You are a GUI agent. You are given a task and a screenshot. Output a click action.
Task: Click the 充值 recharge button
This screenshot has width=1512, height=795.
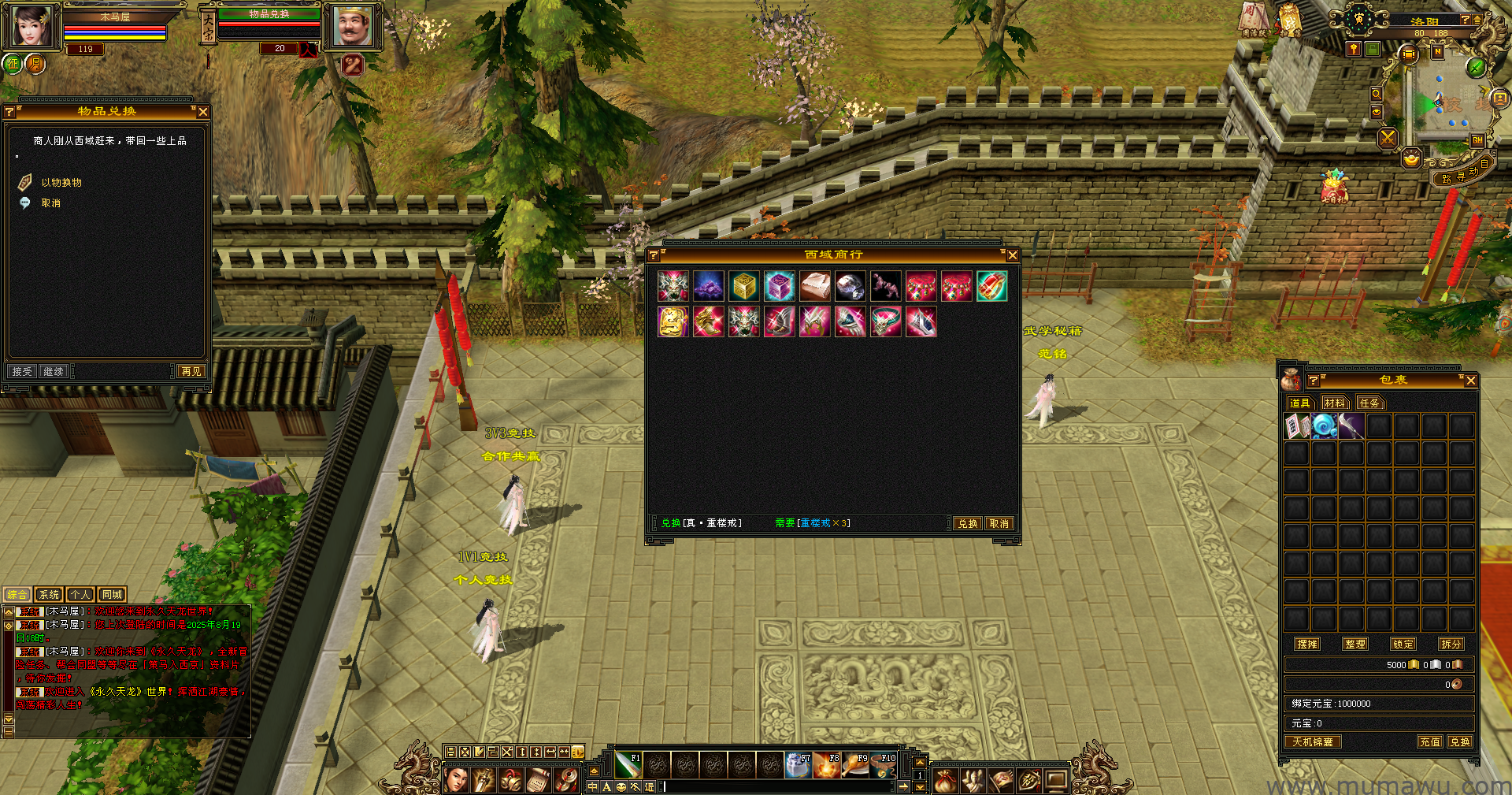coord(1429,741)
